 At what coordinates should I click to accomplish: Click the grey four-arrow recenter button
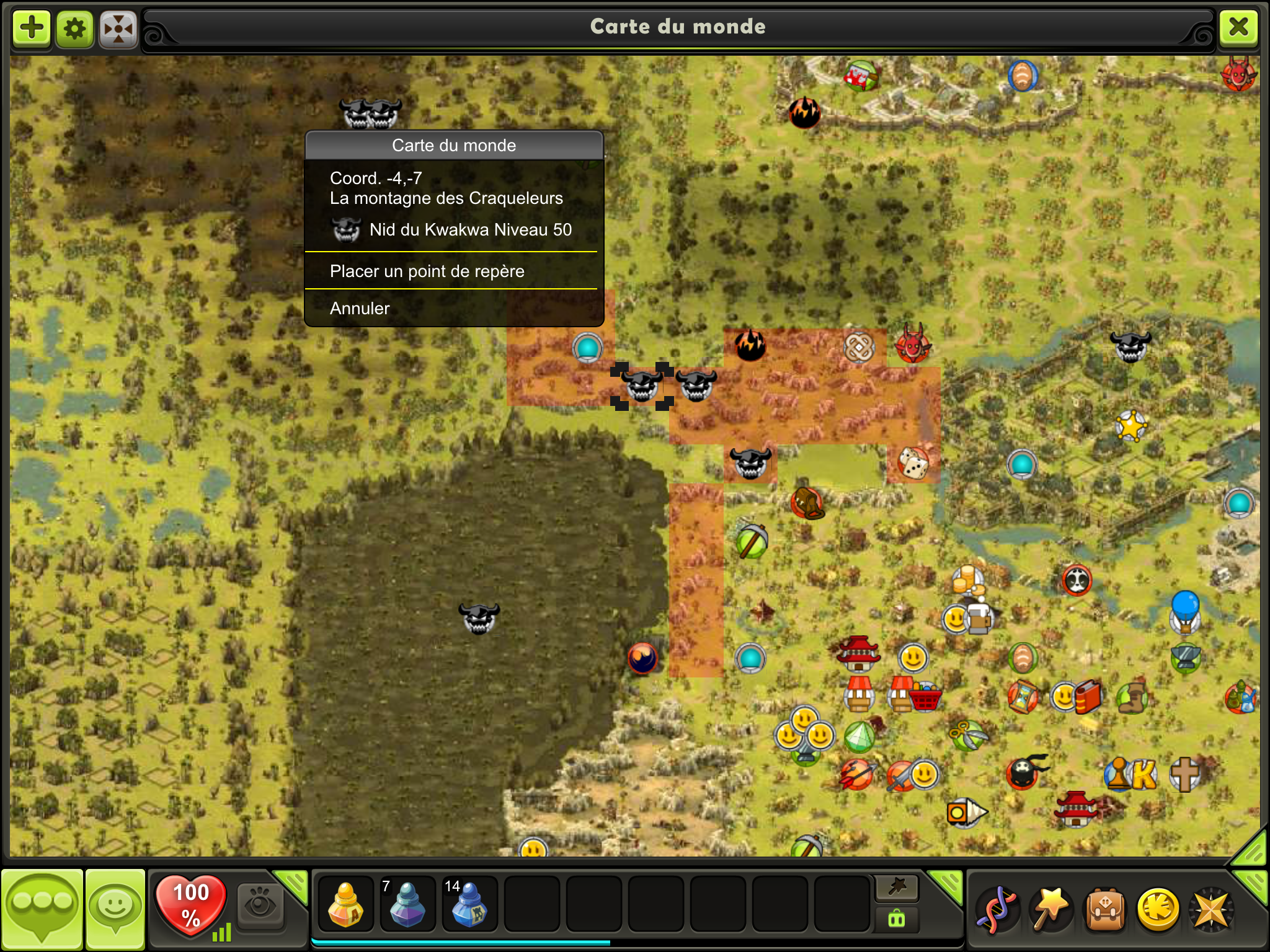pyautogui.click(x=118, y=29)
